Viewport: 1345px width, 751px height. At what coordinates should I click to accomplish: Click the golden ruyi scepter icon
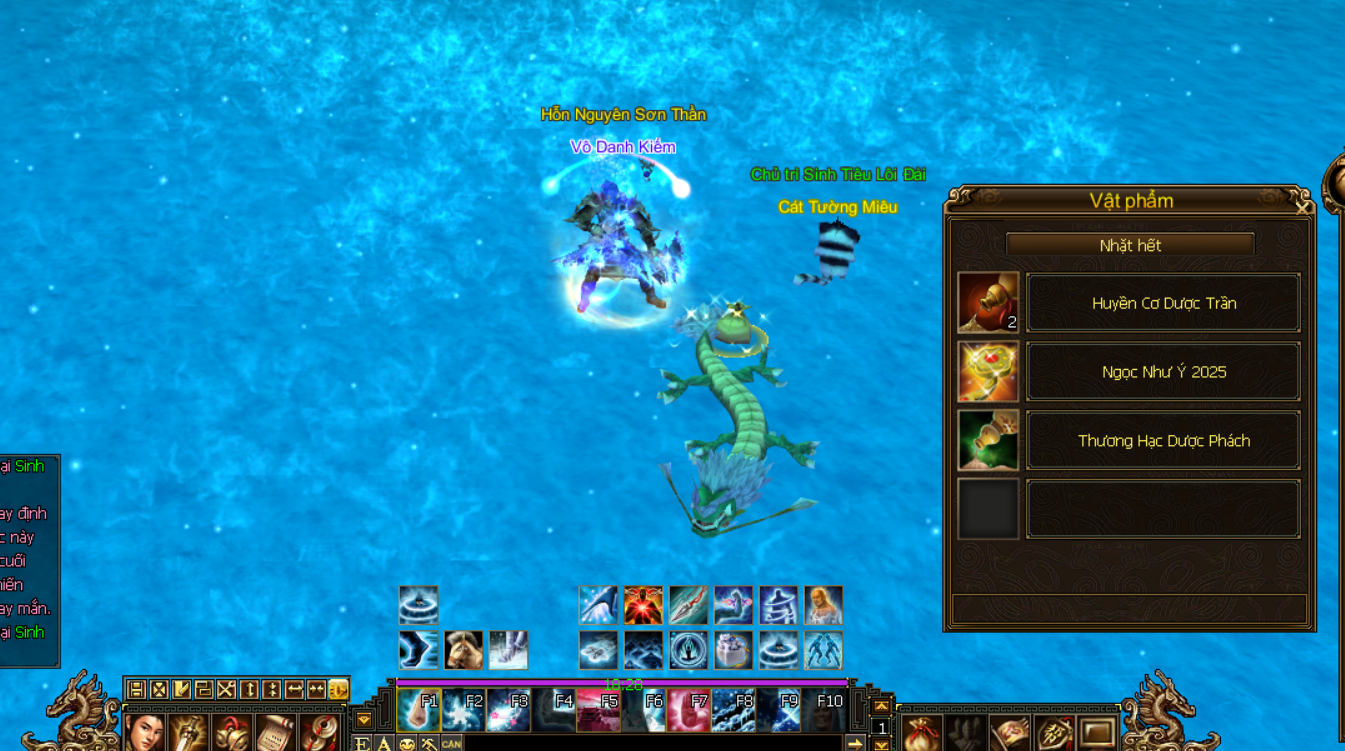coord(988,371)
